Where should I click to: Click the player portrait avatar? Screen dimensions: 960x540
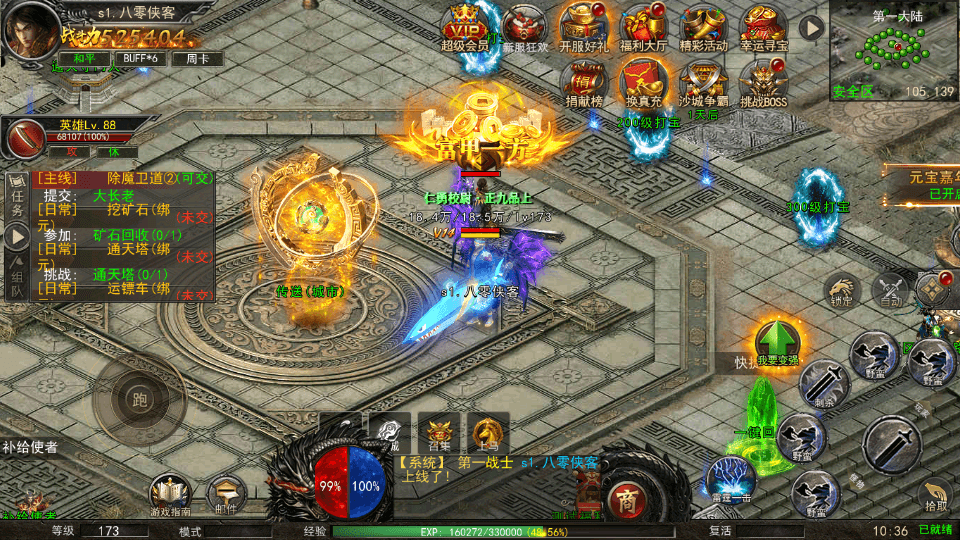point(30,28)
